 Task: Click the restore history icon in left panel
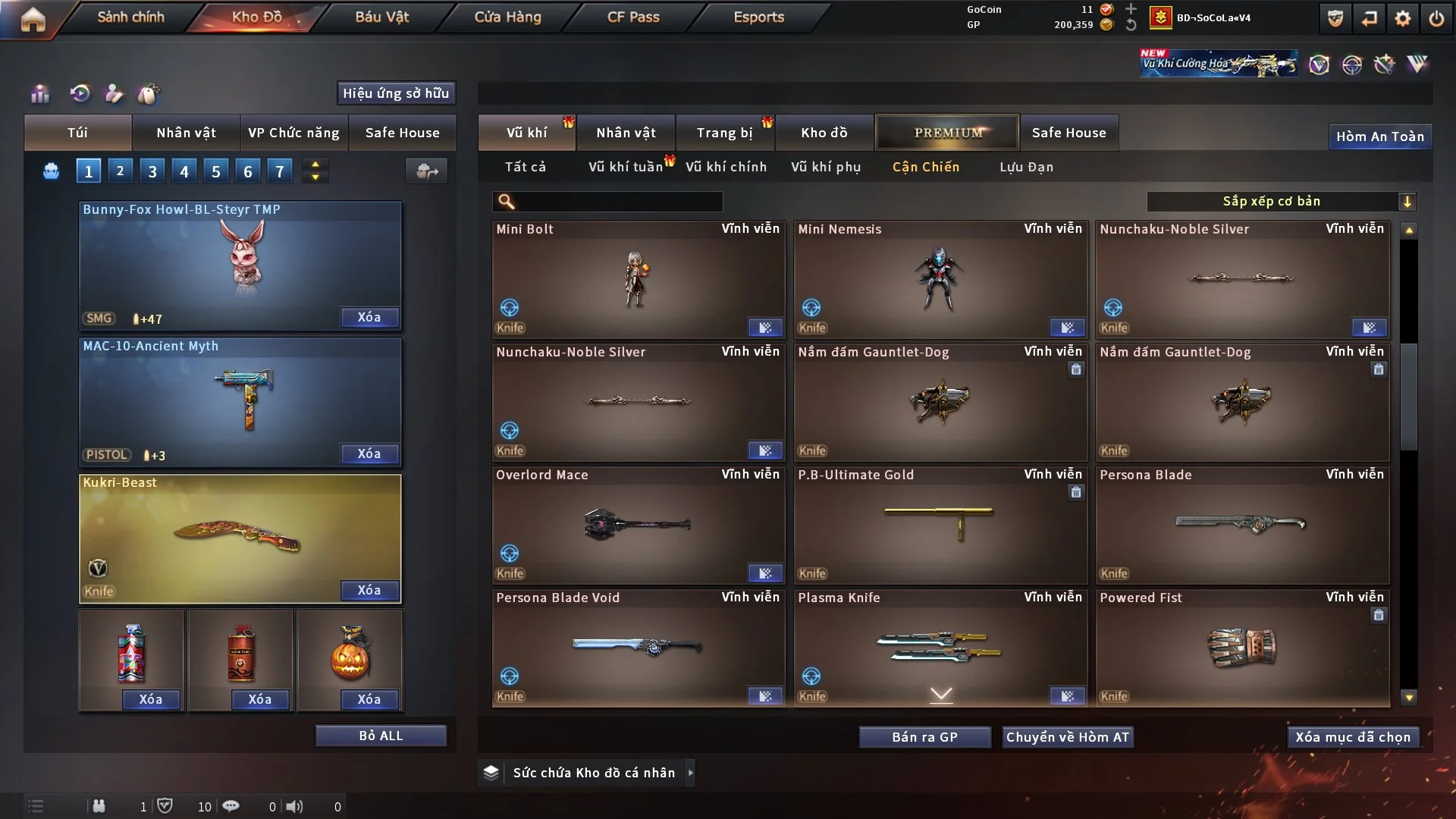tap(81, 93)
